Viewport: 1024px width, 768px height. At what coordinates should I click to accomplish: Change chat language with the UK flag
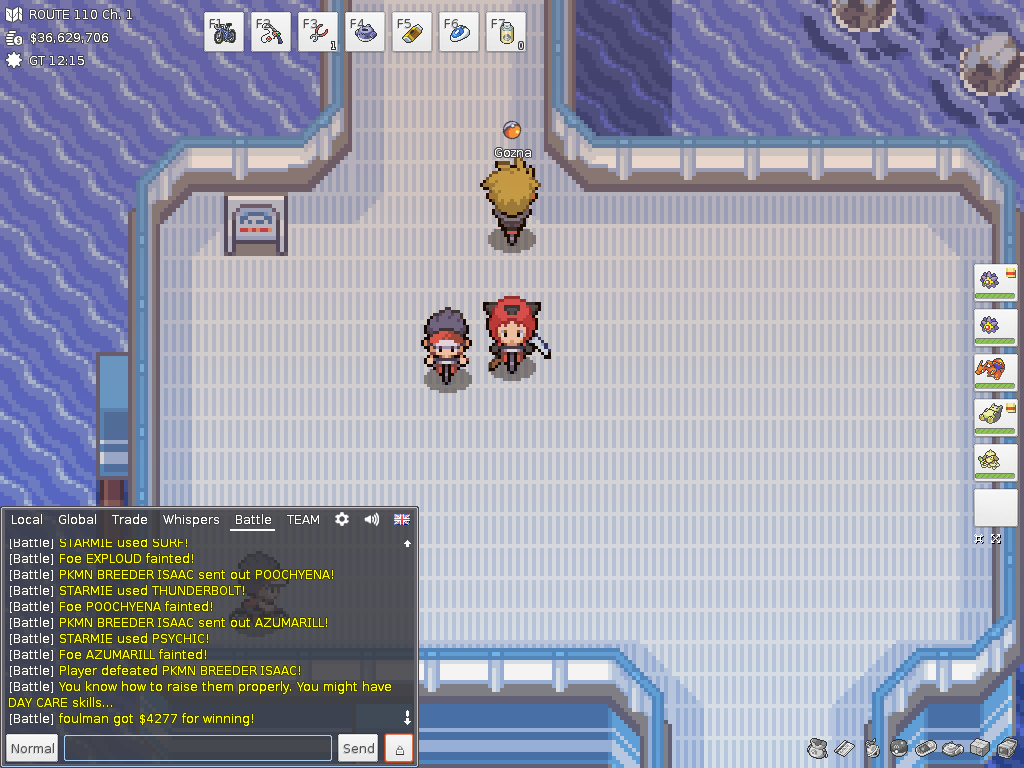[402, 520]
